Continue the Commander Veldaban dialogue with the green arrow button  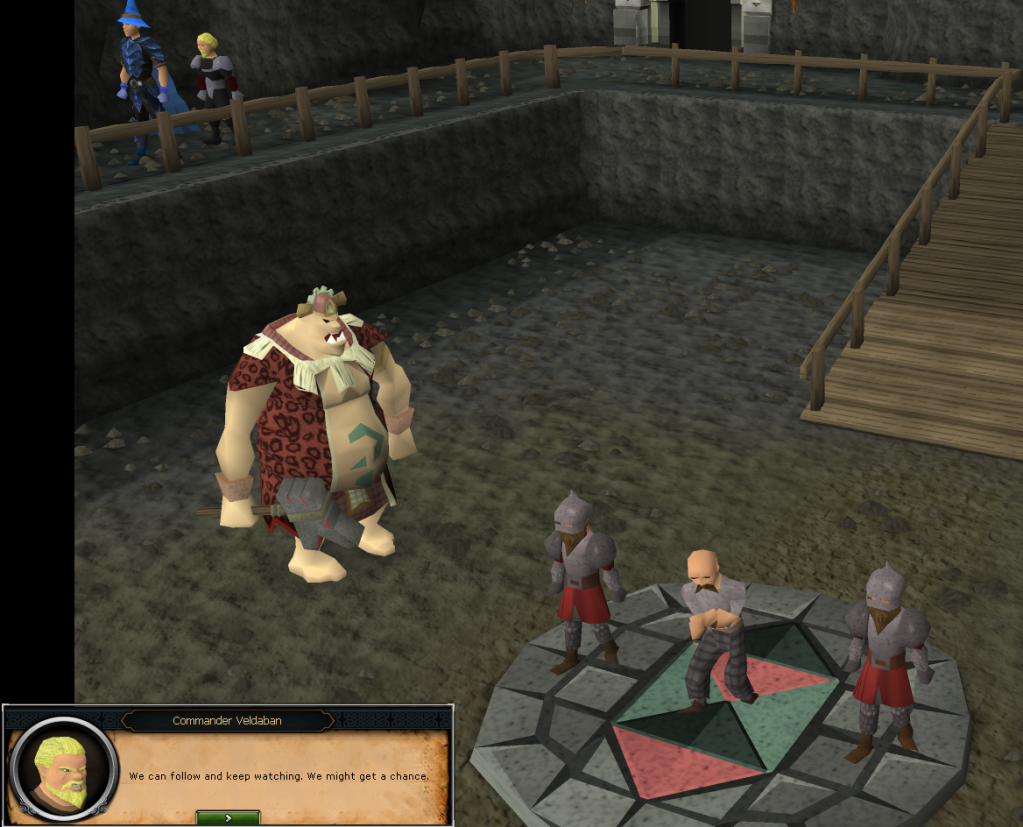(228, 817)
